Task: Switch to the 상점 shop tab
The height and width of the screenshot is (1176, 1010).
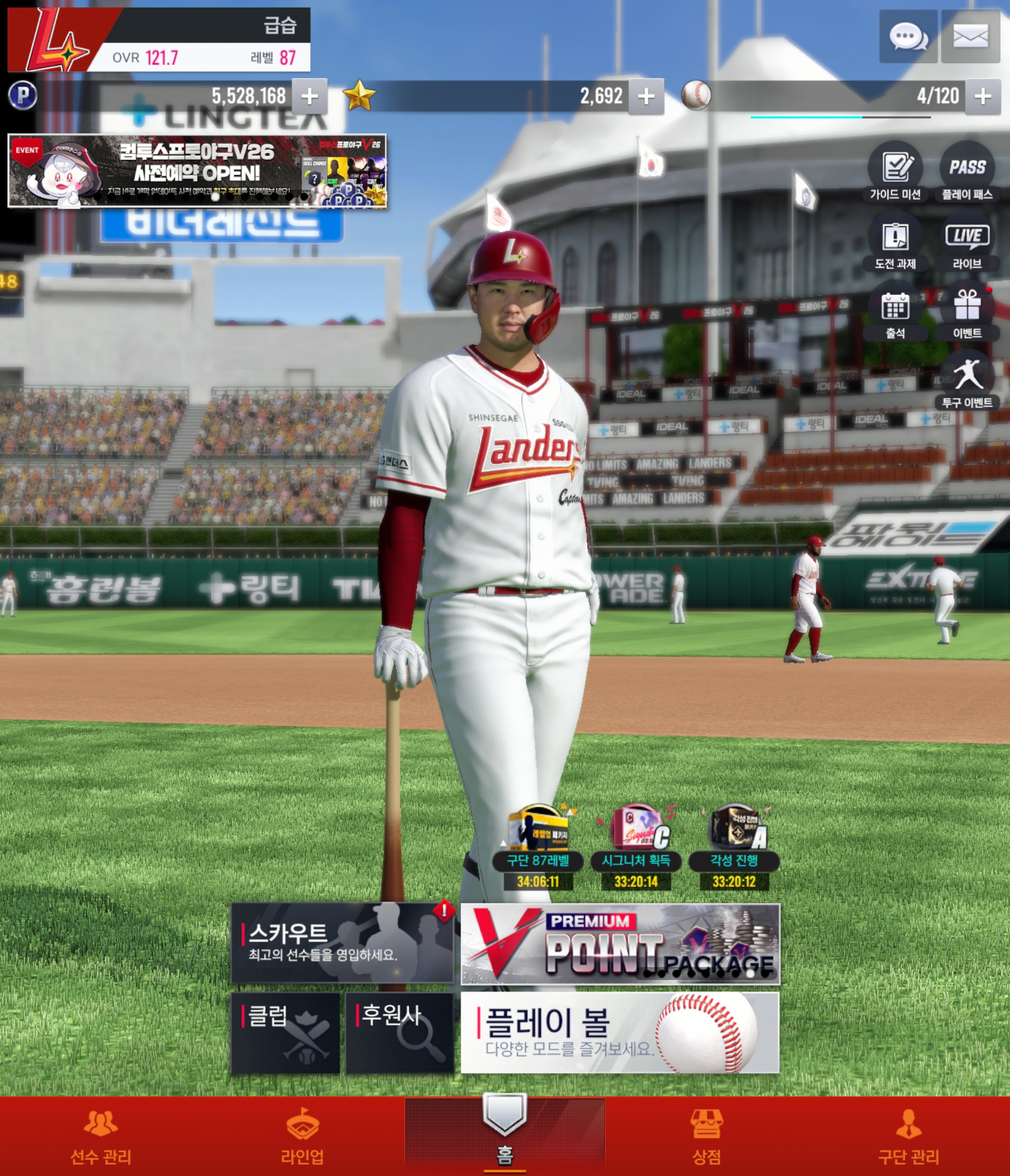Action: [x=706, y=1136]
